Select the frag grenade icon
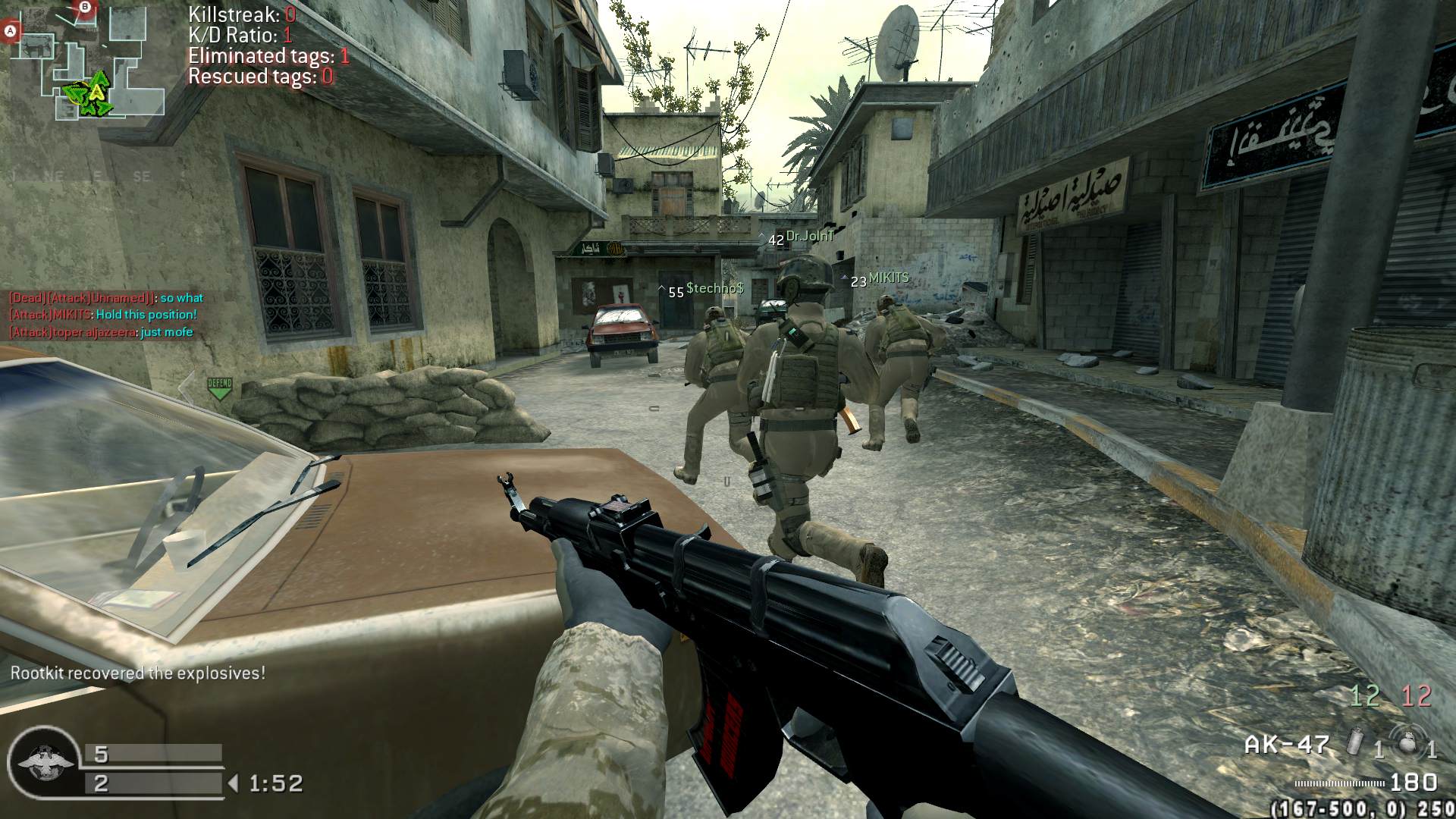The width and height of the screenshot is (1456, 819). click(x=1408, y=742)
